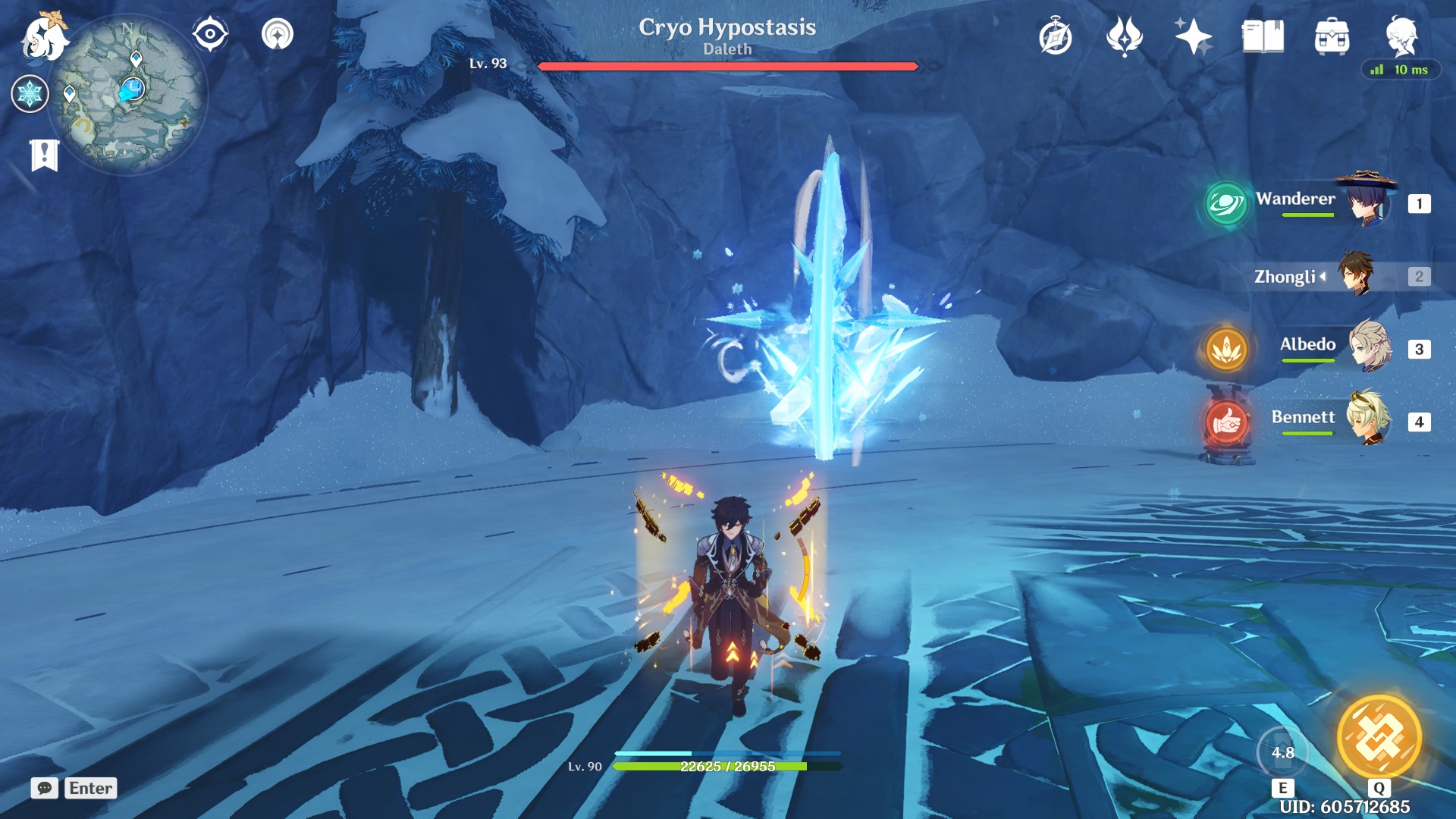1456x819 pixels.
Task: Activate the Elemental Skill showing 4.8 cooldown
Action: point(1283,751)
